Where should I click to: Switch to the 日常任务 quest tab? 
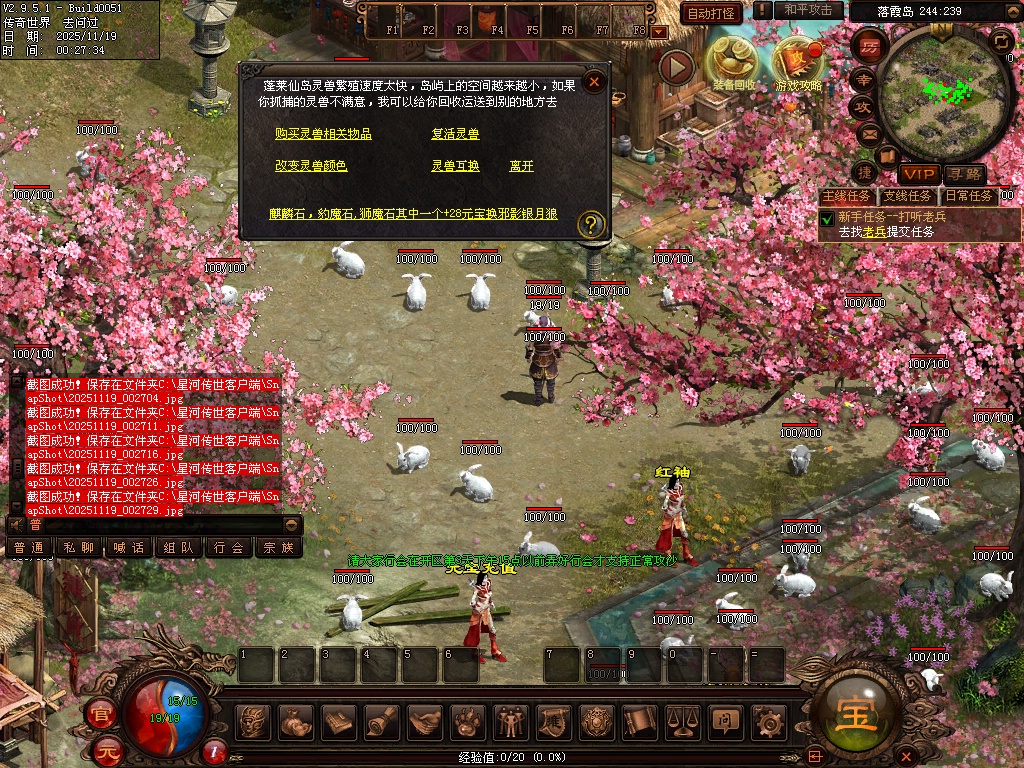pos(969,196)
